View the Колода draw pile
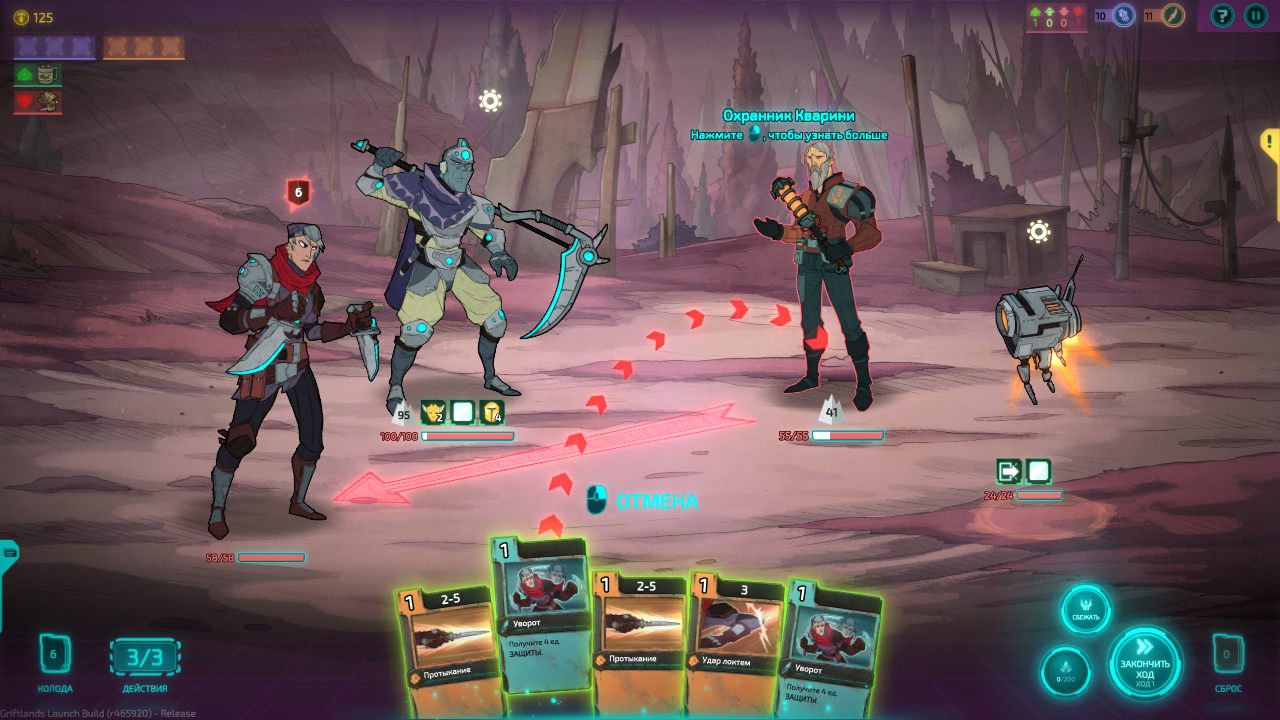The image size is (1280, 720). (54, 656)
